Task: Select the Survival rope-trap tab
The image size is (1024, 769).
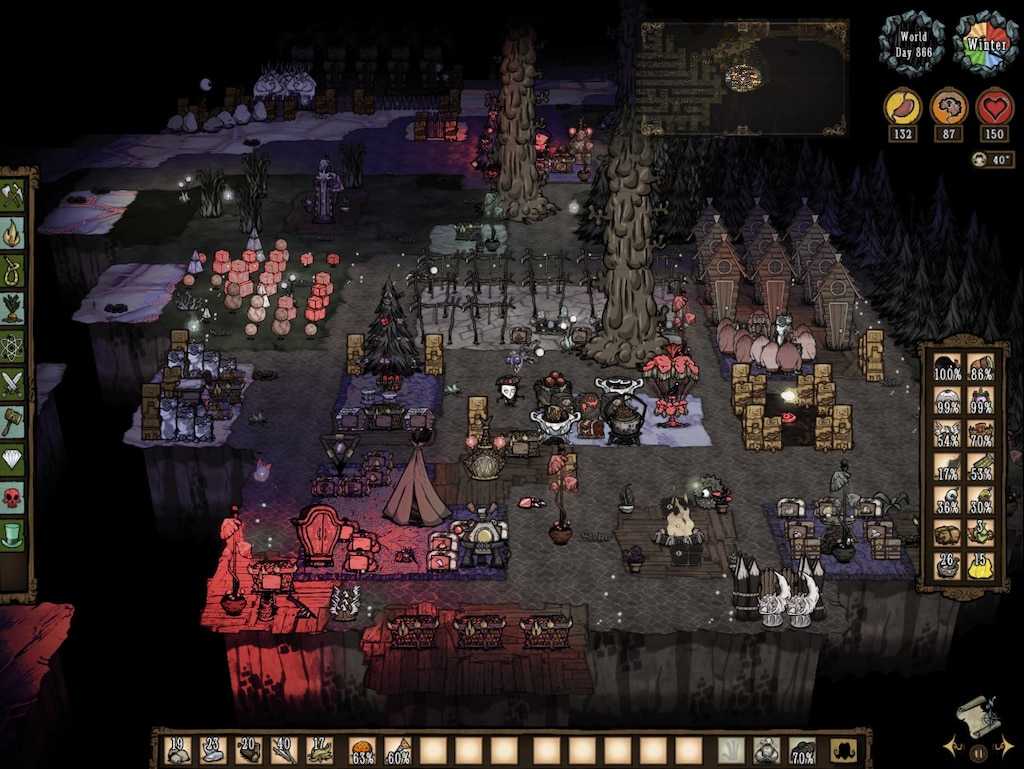Action: pyautogui.click(x=13, y=270)
